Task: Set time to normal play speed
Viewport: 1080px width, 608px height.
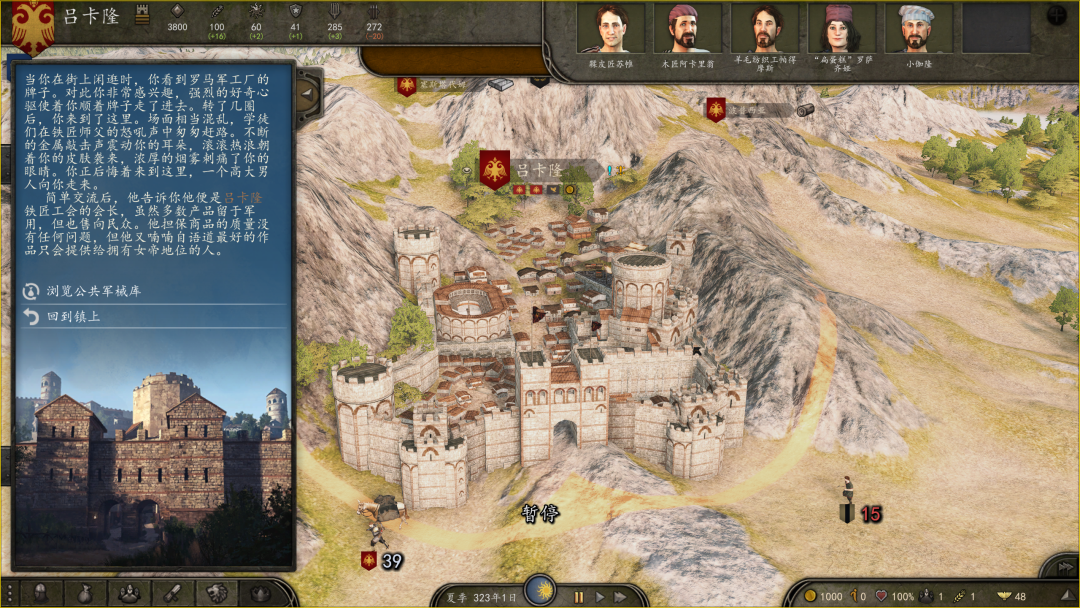Action: tap(600, 597)
